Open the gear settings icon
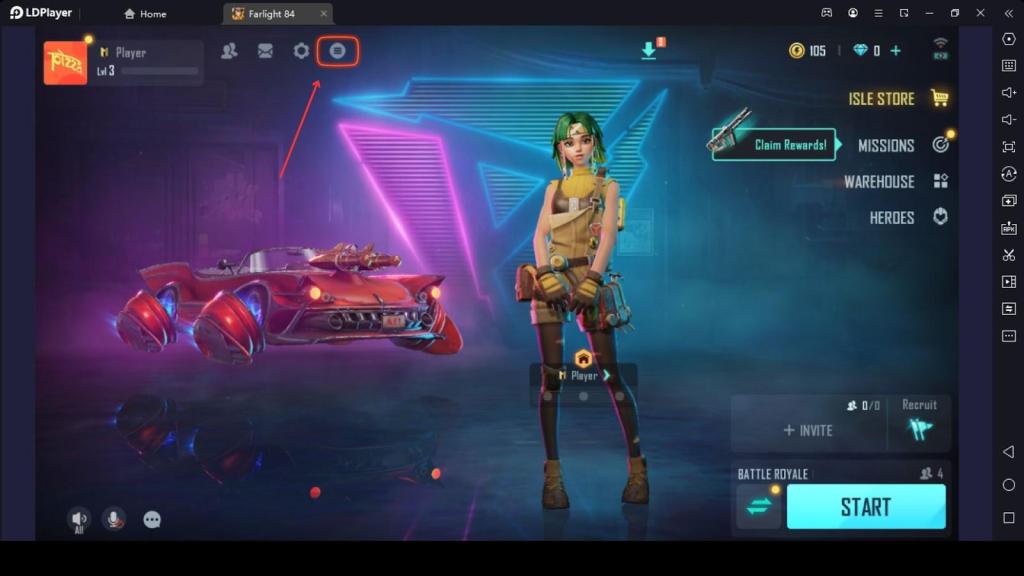Image resolution: width=1024 pixels, height=576 pixels. pyautogui.click(x=301, y=51)
